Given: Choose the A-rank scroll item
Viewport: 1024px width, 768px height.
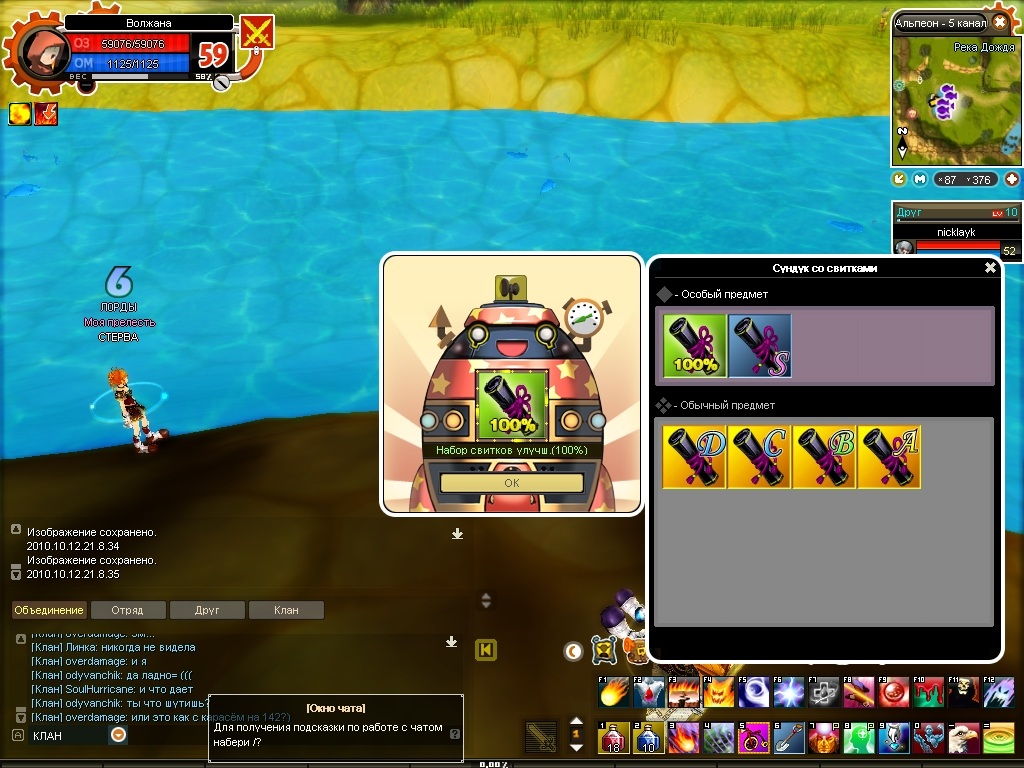Looking at the screenshot, I should coord(888,456).
